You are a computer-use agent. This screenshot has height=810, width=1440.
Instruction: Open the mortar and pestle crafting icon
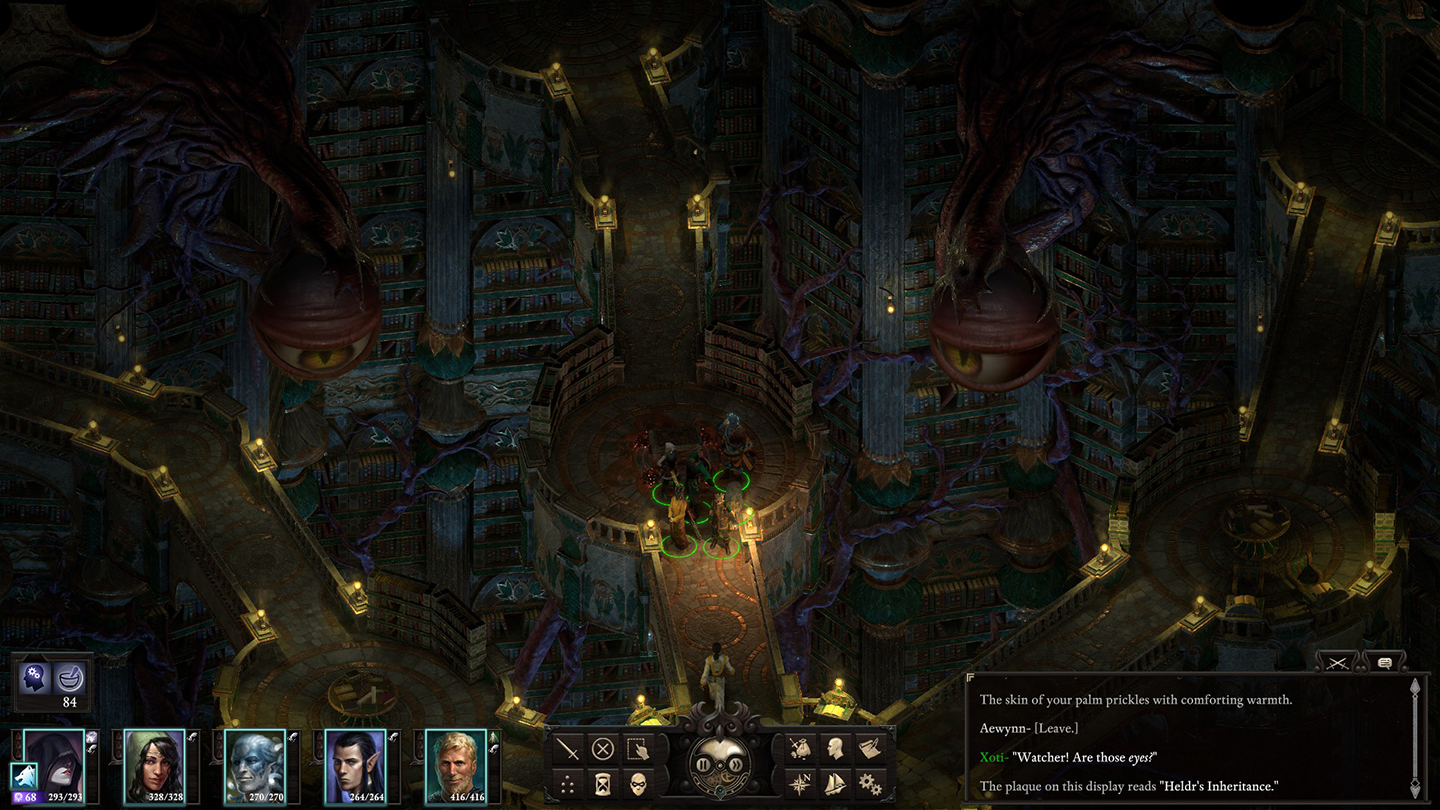pyautogui.click(x=70, y=678)
